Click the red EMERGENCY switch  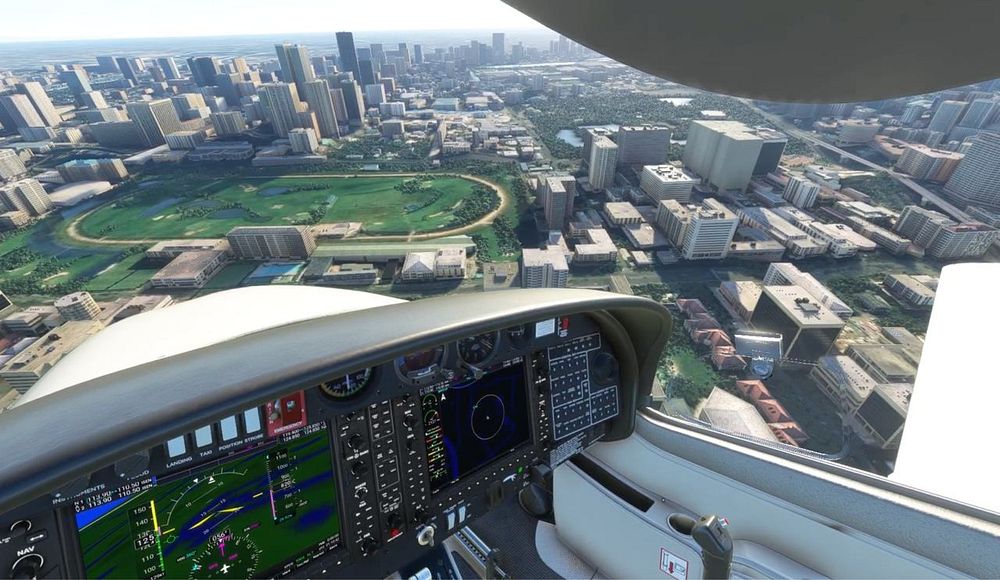point(286,412)
